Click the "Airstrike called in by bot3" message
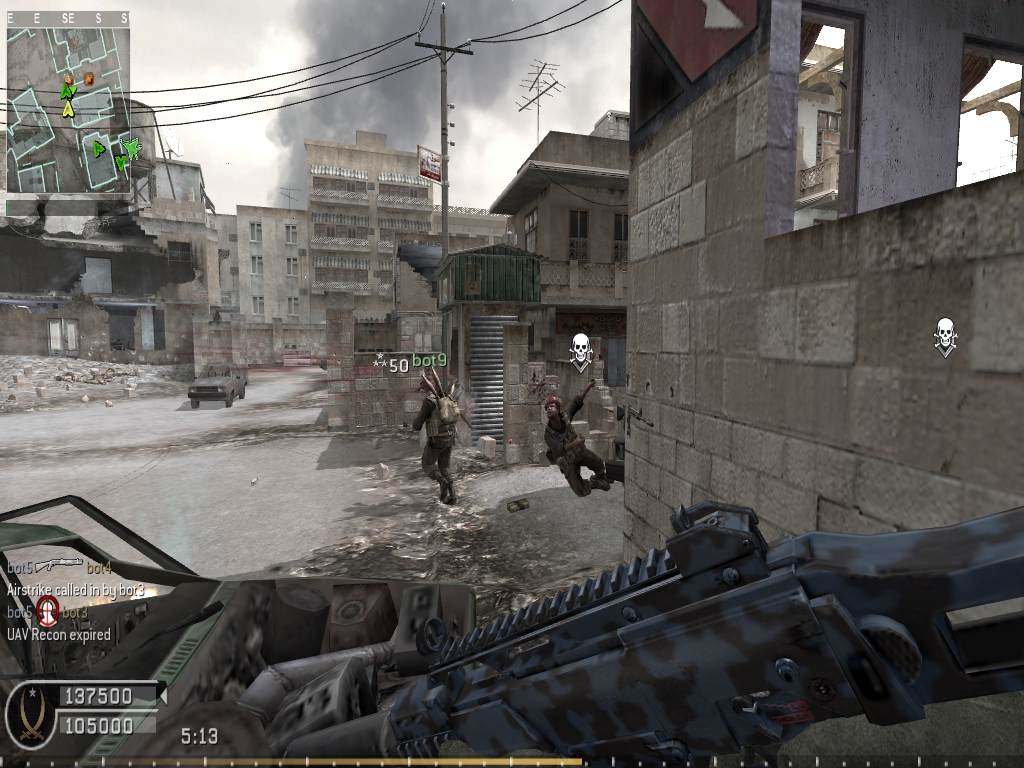This screenshot has width=1024, height=768. [76, 590]
